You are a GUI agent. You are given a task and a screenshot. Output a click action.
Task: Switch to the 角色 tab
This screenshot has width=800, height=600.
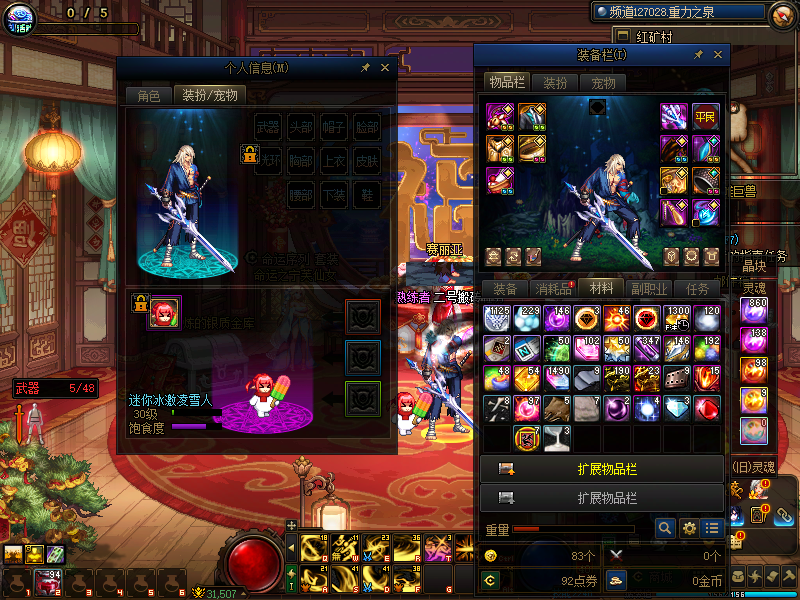click(x=148, y=96)
